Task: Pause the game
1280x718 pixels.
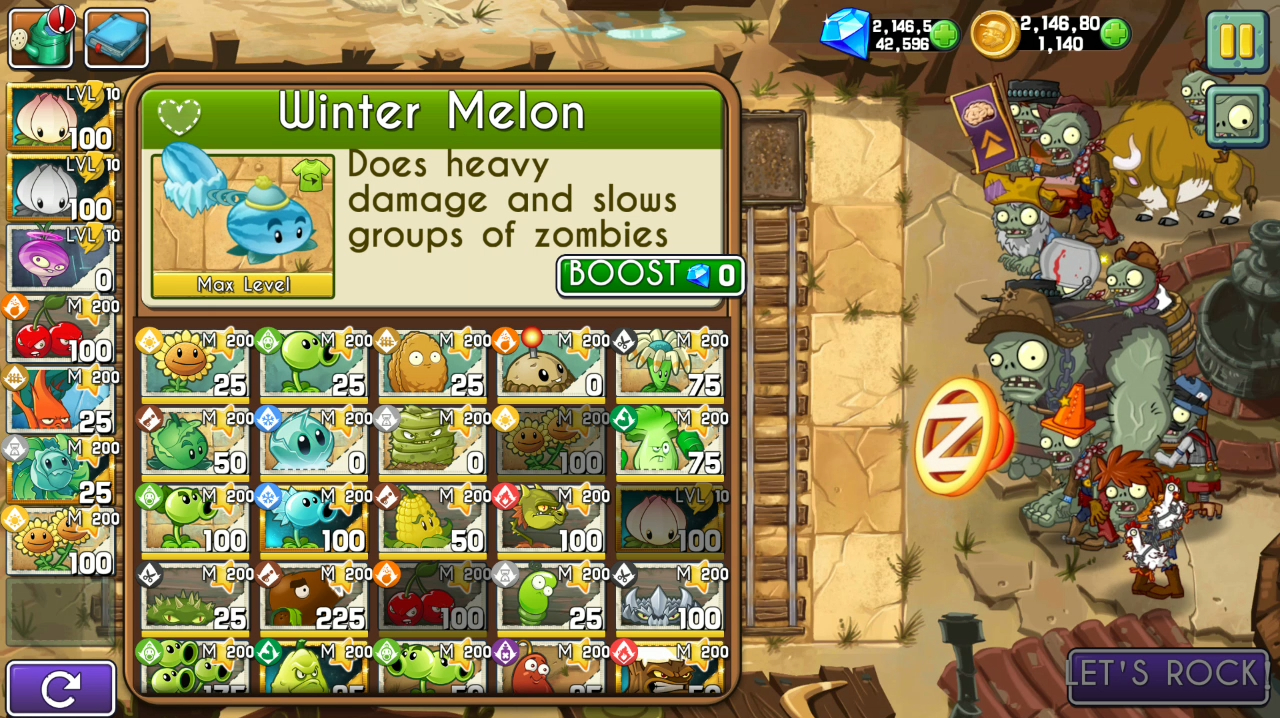Action: click(1236, 40)
